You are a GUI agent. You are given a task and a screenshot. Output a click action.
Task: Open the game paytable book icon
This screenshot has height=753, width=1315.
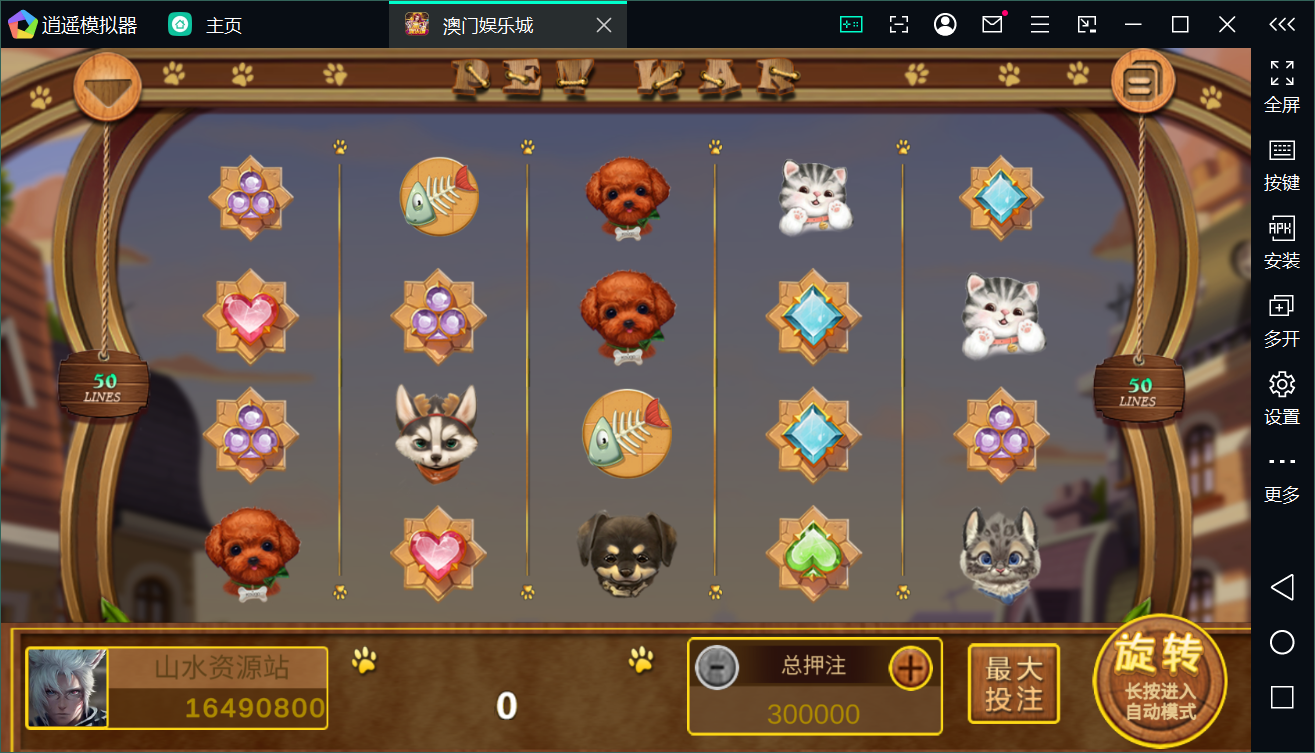tap(1142, 82)
